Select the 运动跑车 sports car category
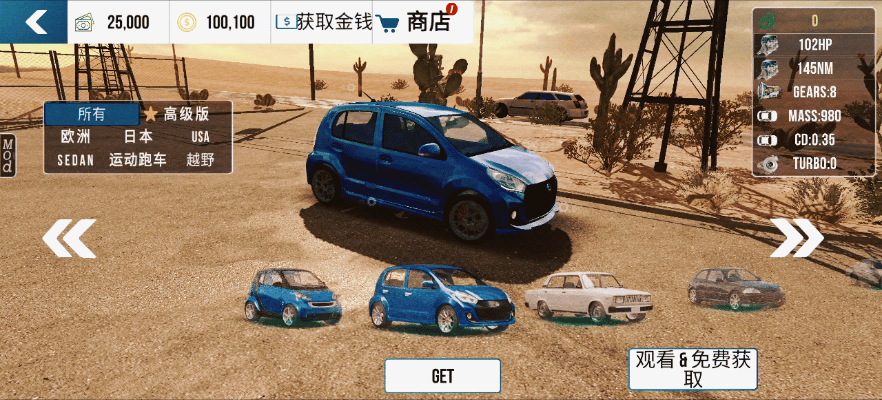882x400 pixels. point(138,160)
